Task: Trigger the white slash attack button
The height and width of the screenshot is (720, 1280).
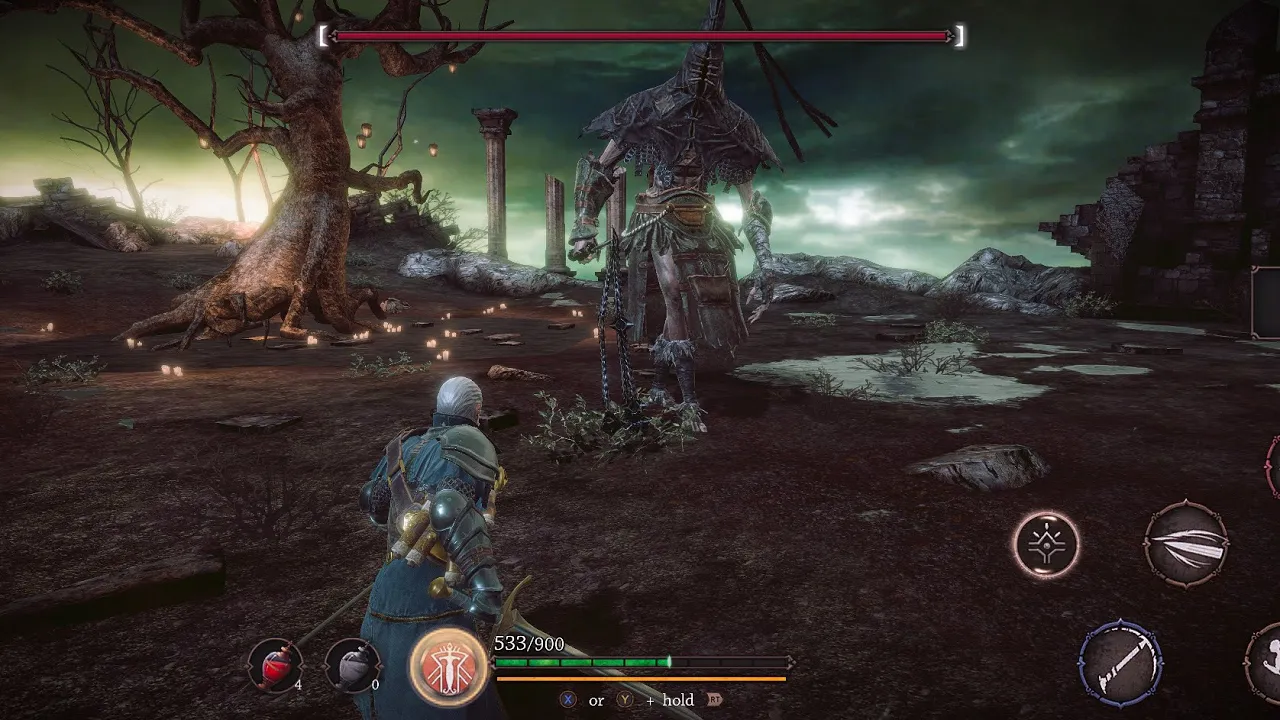Action: [x=1187, y=544]
